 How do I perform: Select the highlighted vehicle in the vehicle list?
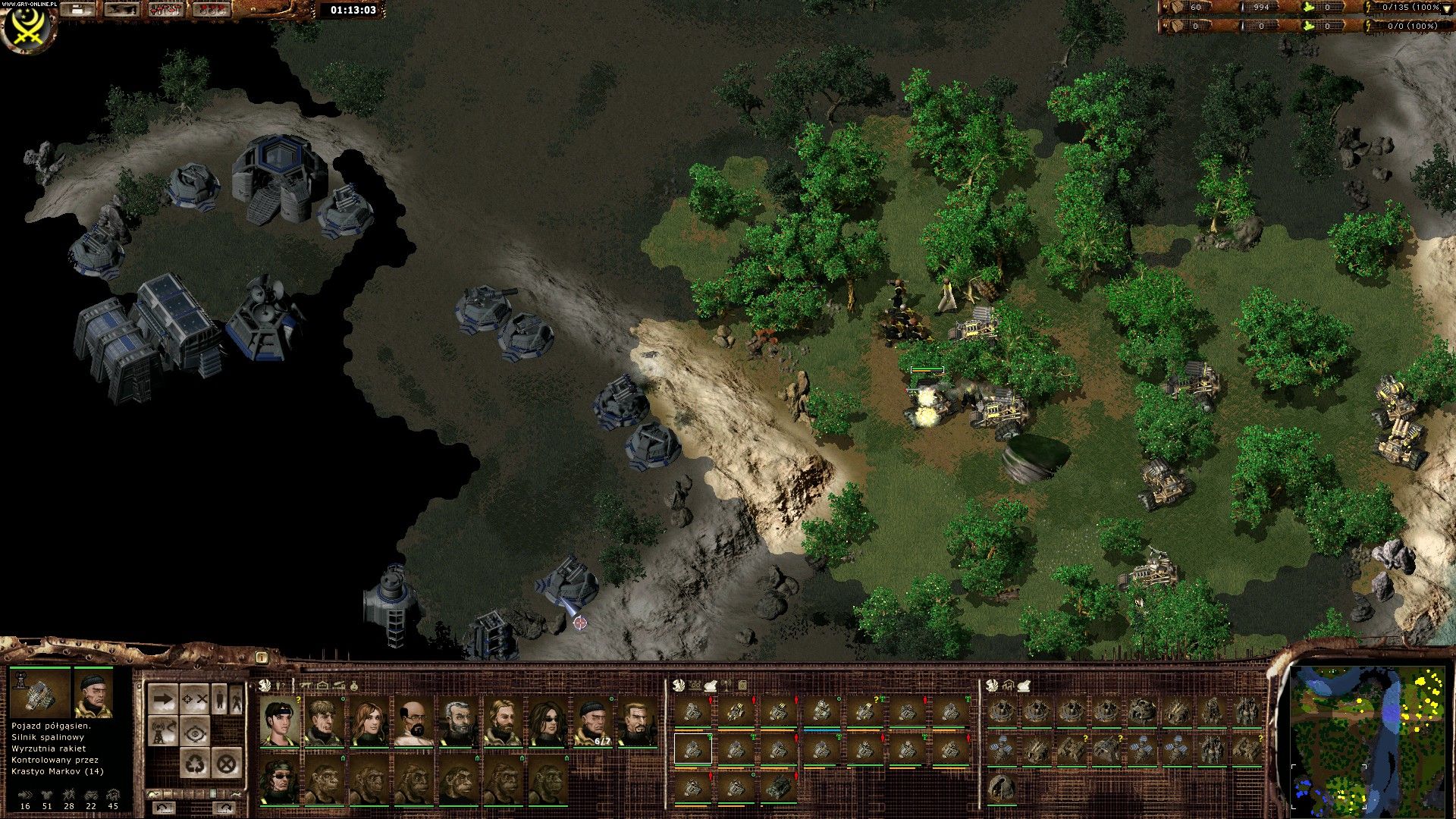pos(692,749)
